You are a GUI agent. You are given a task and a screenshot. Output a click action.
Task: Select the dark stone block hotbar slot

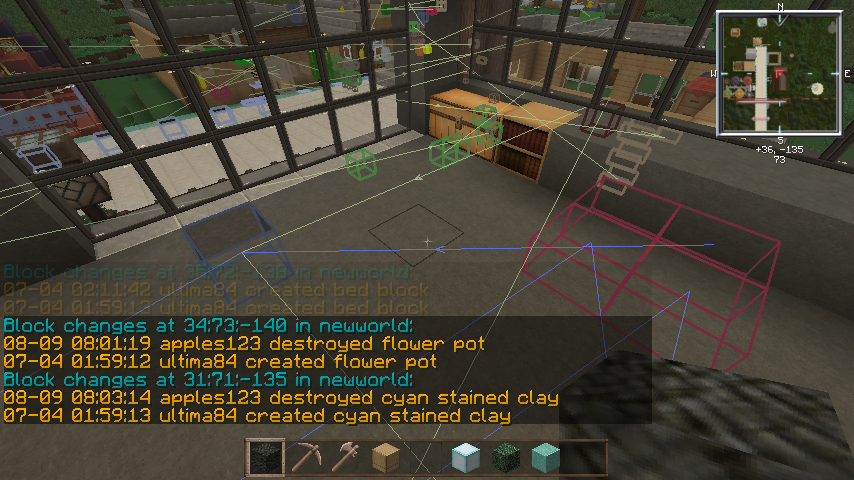tap(265, 458)
